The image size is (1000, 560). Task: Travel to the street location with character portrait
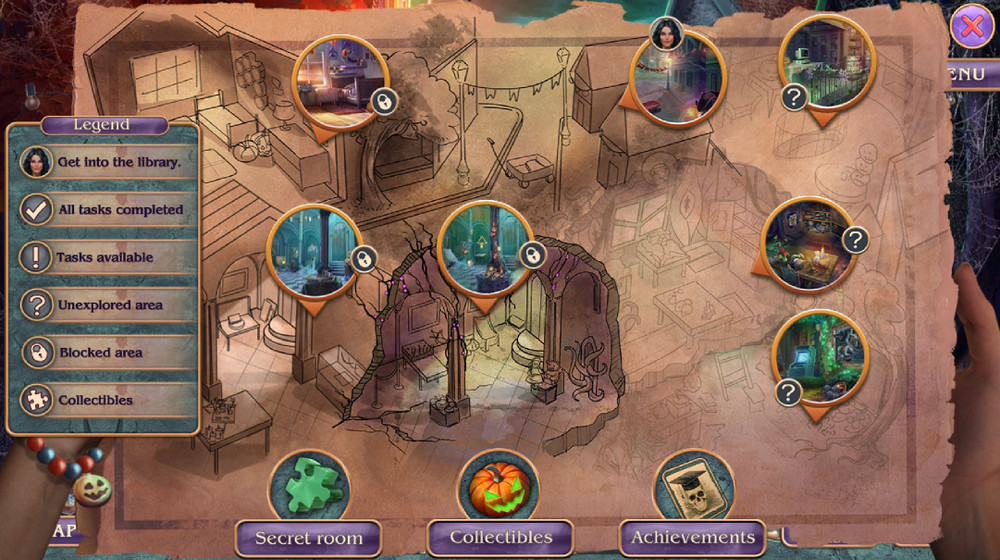[678, 78]
